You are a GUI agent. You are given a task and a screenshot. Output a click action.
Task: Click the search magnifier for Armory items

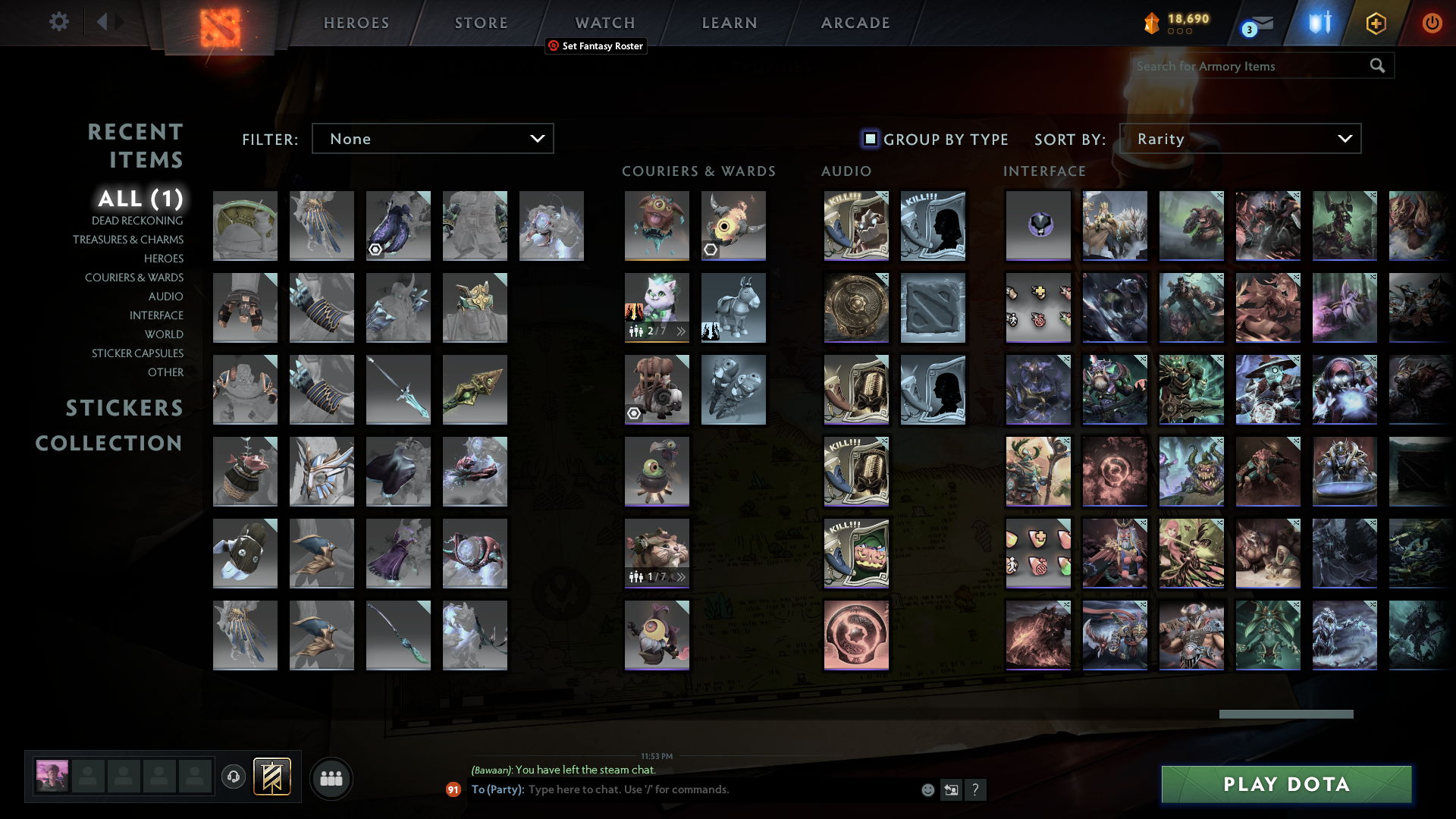coord(1376,66)
